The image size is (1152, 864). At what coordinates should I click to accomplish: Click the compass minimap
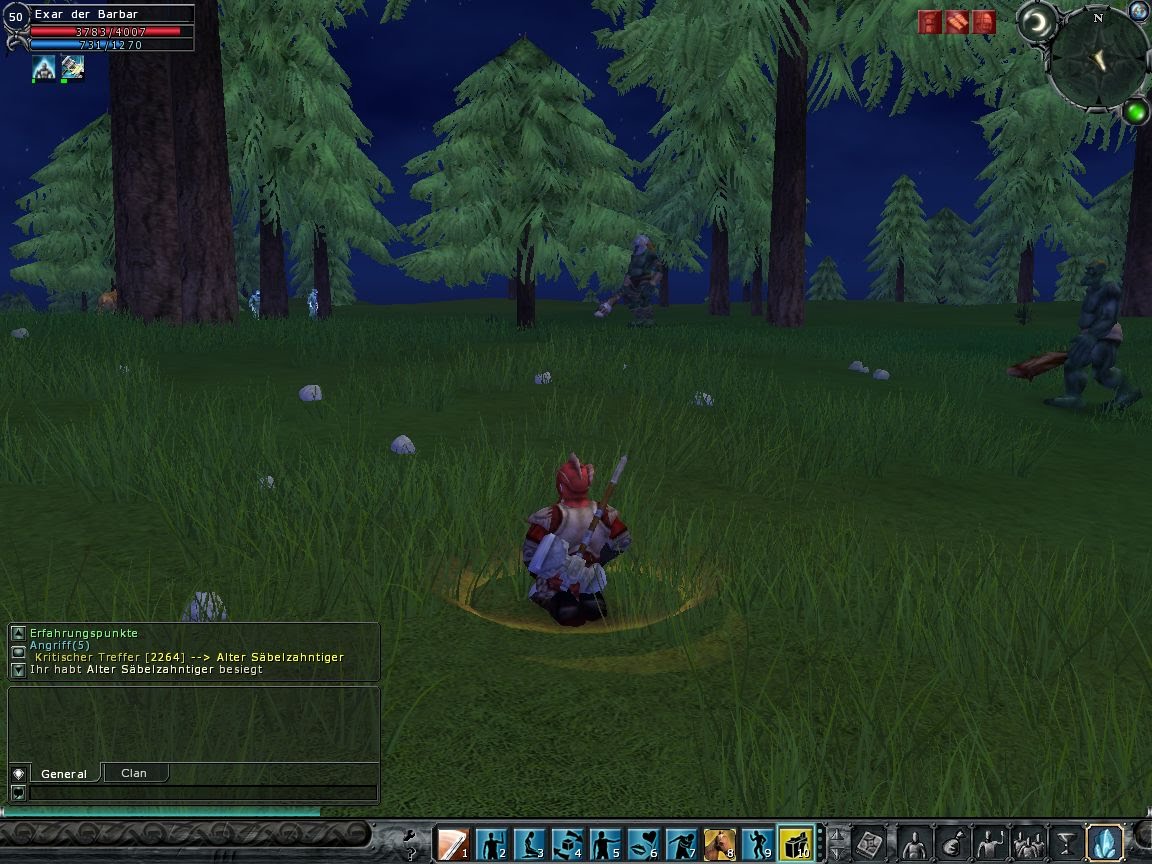click(x=1099, y=60)
